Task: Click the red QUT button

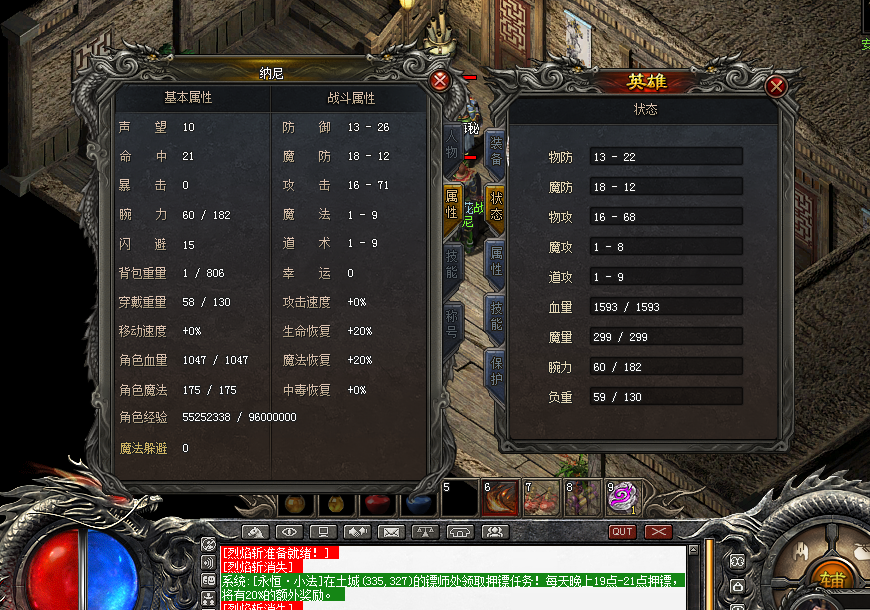Action: (623, 532)
